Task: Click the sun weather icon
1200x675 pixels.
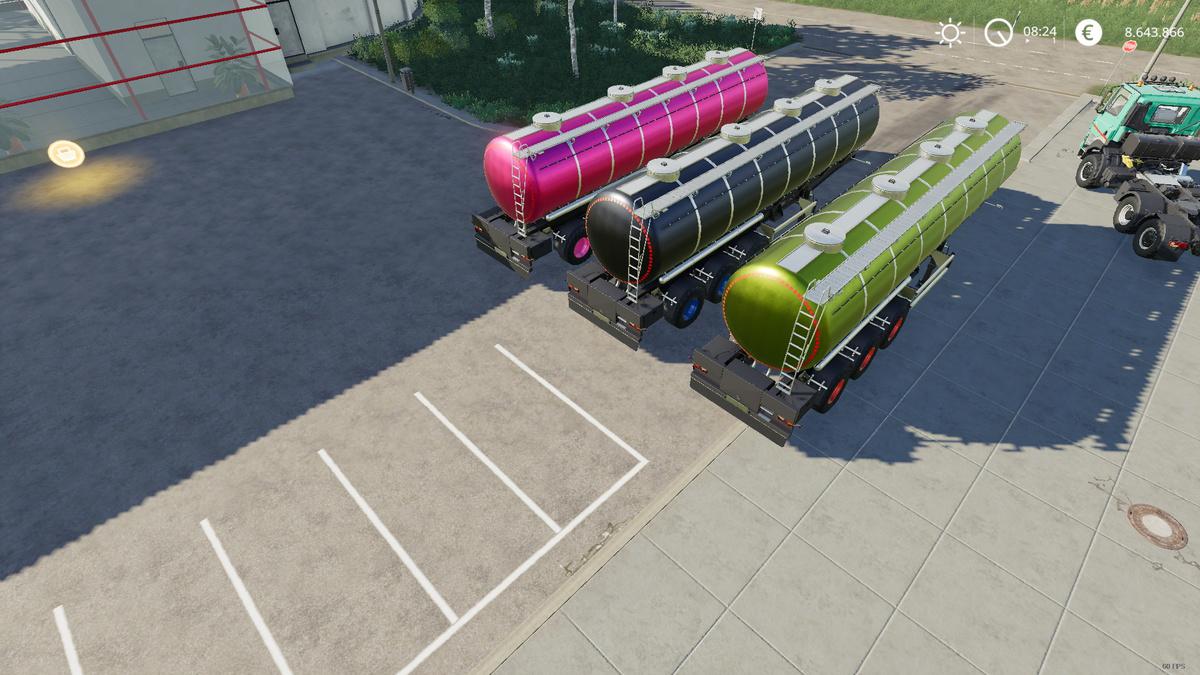Action: [x=949, y=32]
